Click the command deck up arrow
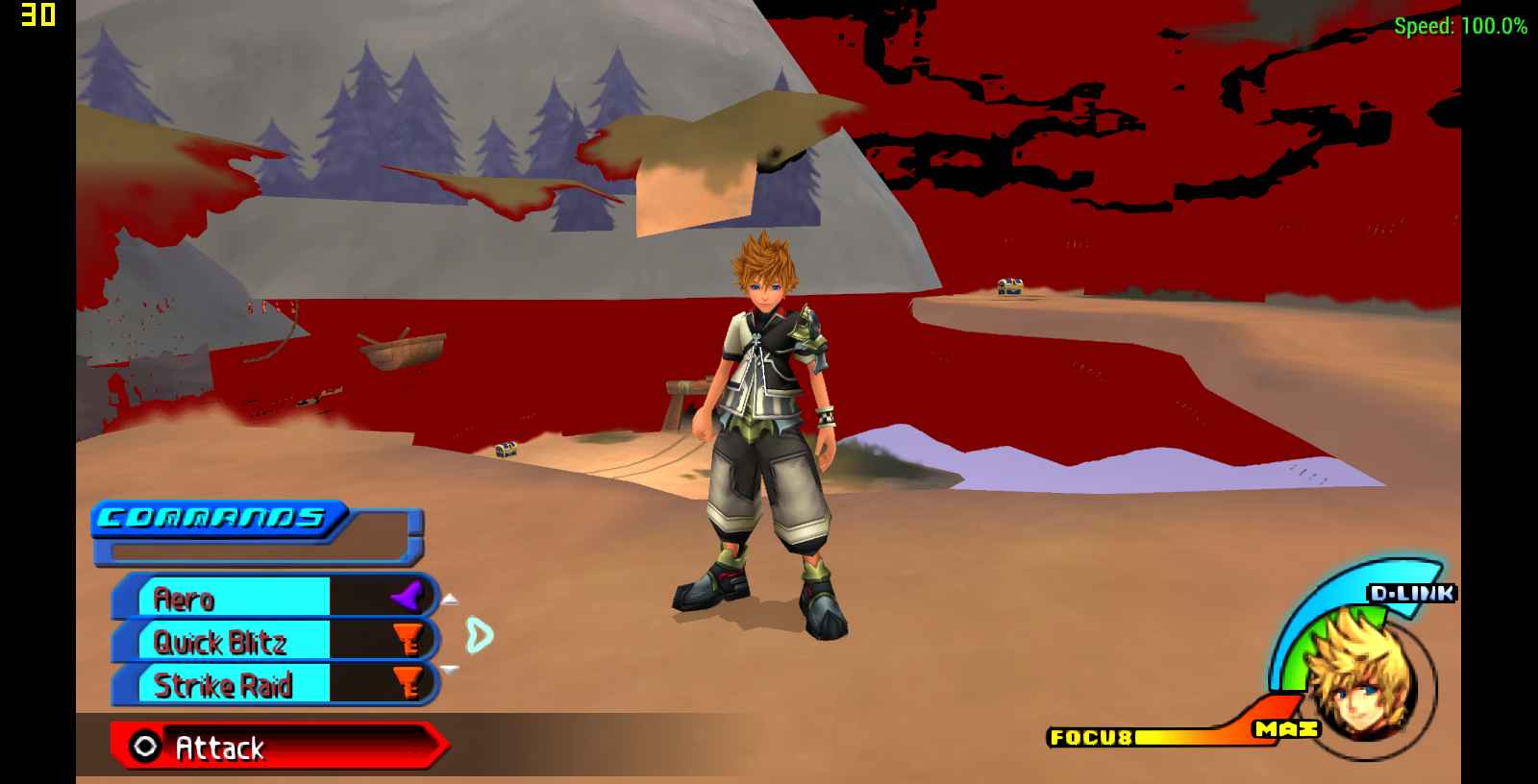Screen dimensions: 1538x784 (x=449, y=600)
